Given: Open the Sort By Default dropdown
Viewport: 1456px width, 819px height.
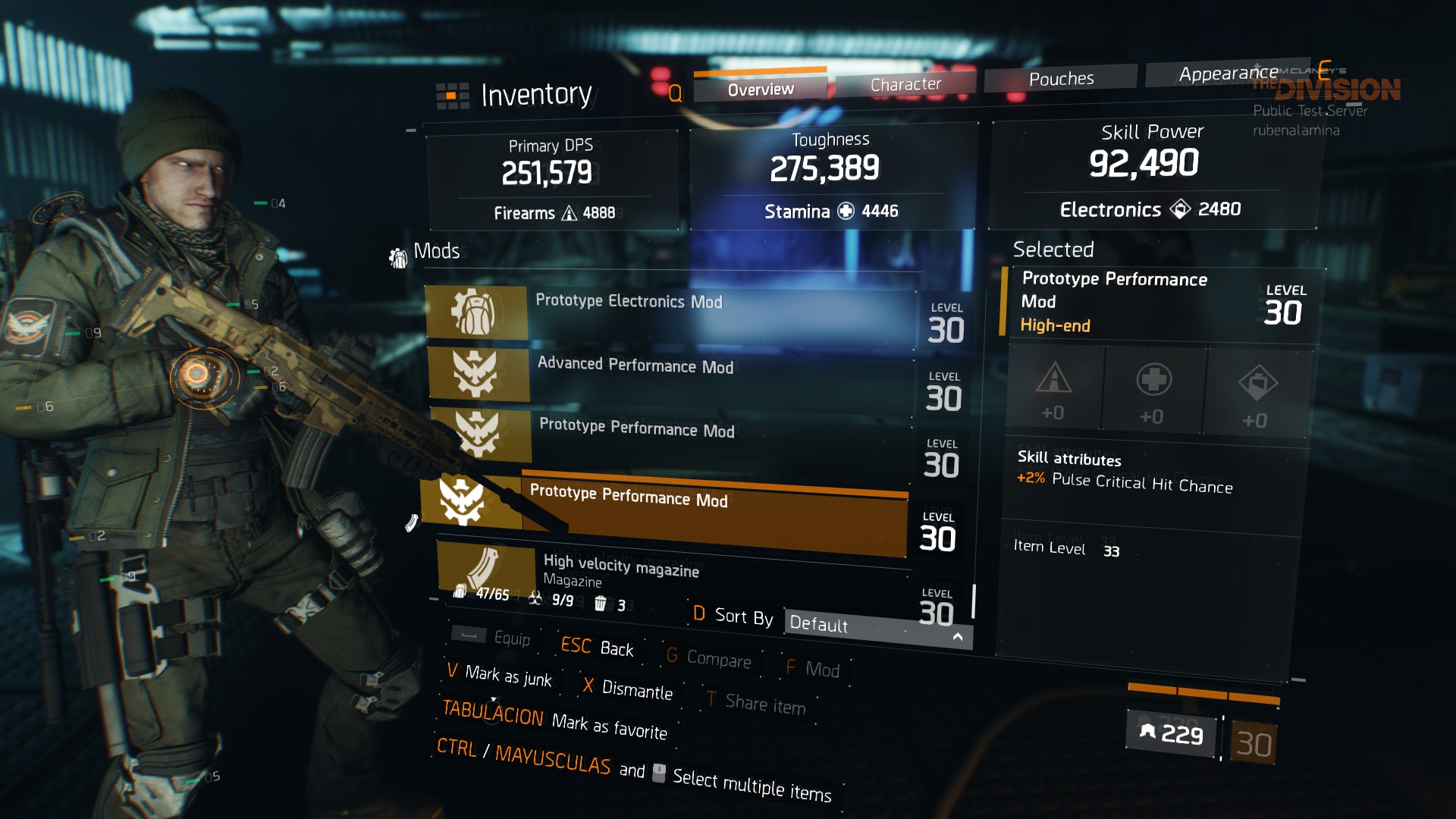Looking at the screenshot, I should click(x=876, y=627).
